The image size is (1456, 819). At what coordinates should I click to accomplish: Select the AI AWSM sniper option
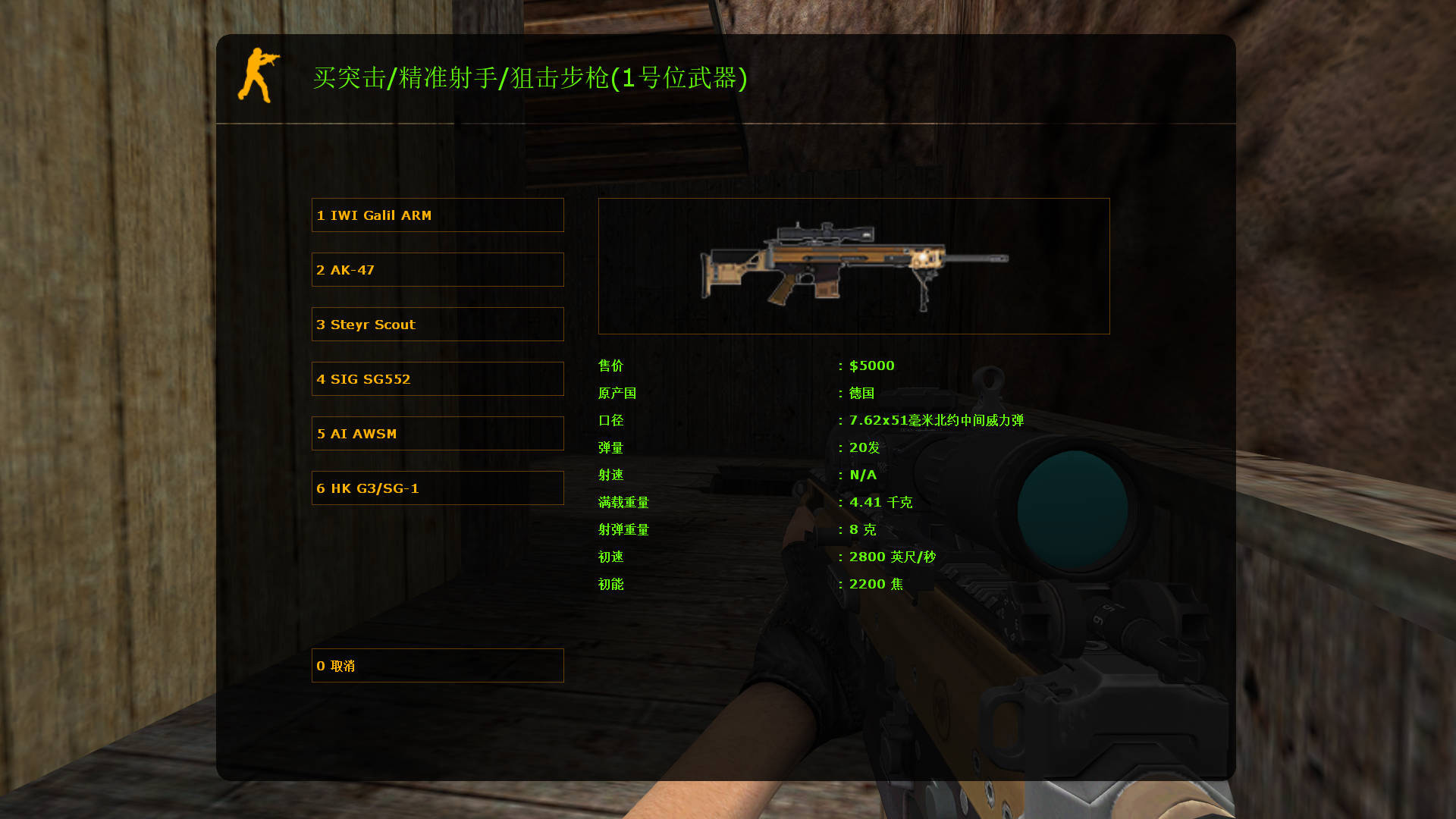click(438, 433)
